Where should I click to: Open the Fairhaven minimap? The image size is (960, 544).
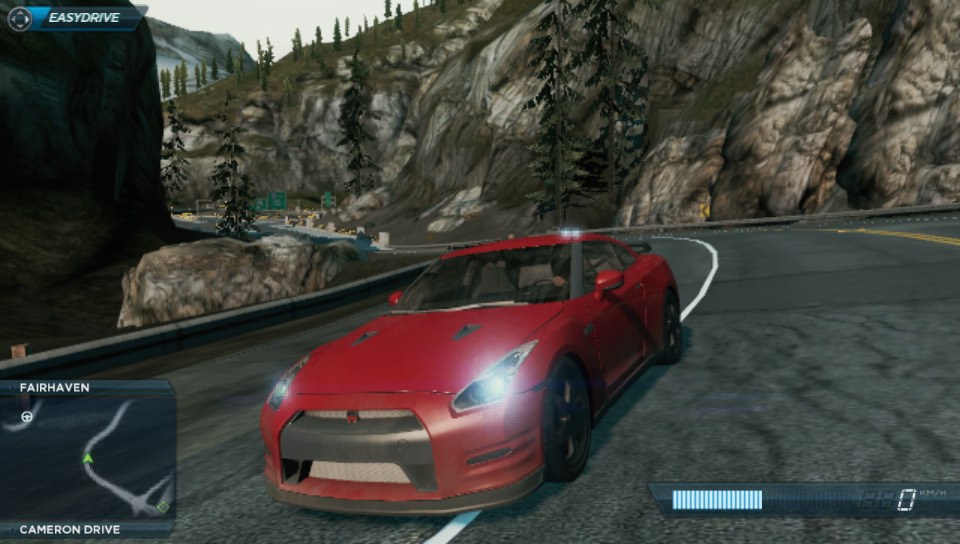point(88,458)
